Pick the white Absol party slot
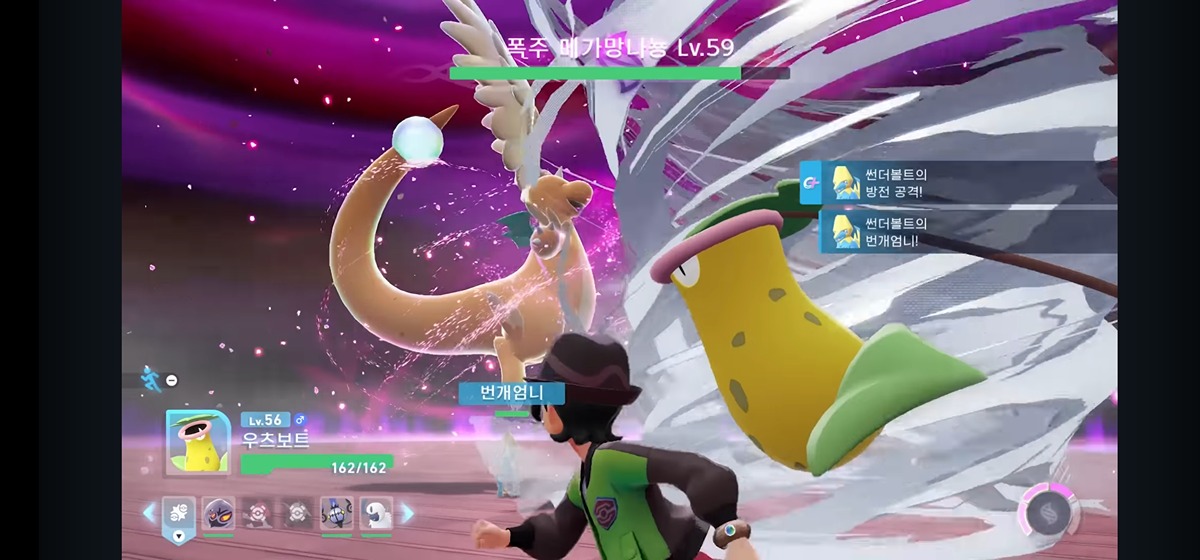Screen dimensions: 1200x560 point(376,513)
